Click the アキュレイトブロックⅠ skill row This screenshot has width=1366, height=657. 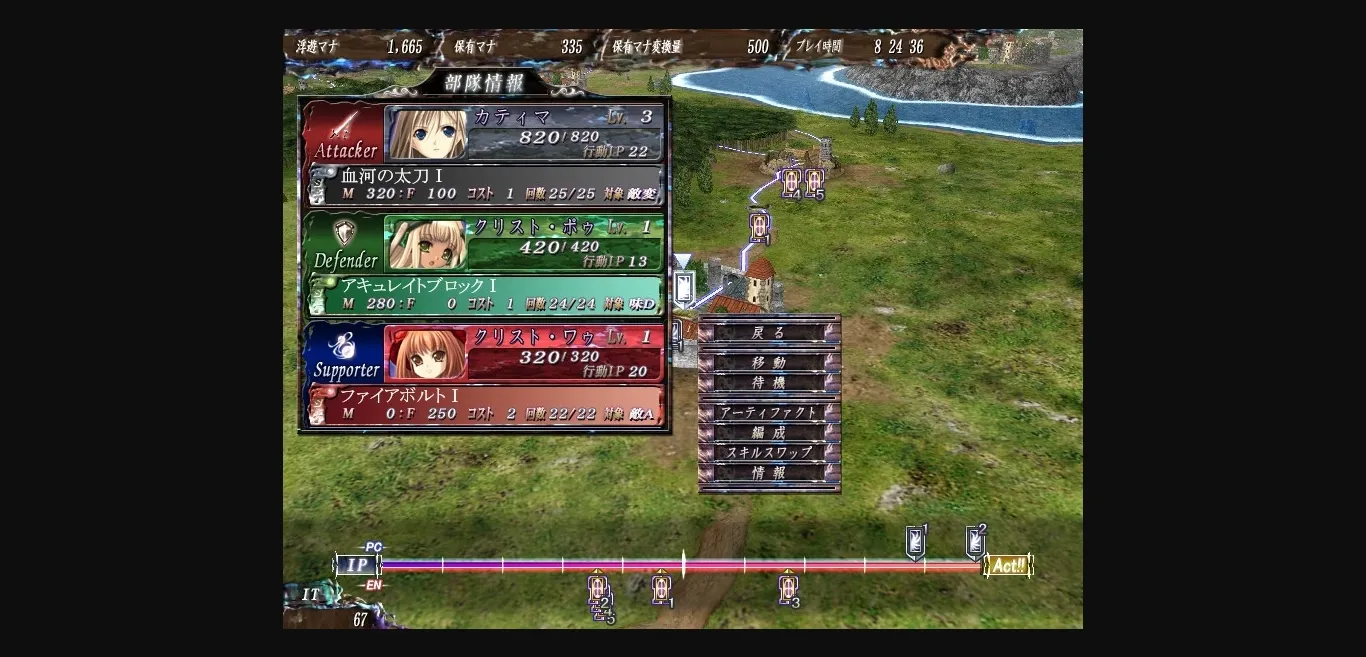[484, 295]
